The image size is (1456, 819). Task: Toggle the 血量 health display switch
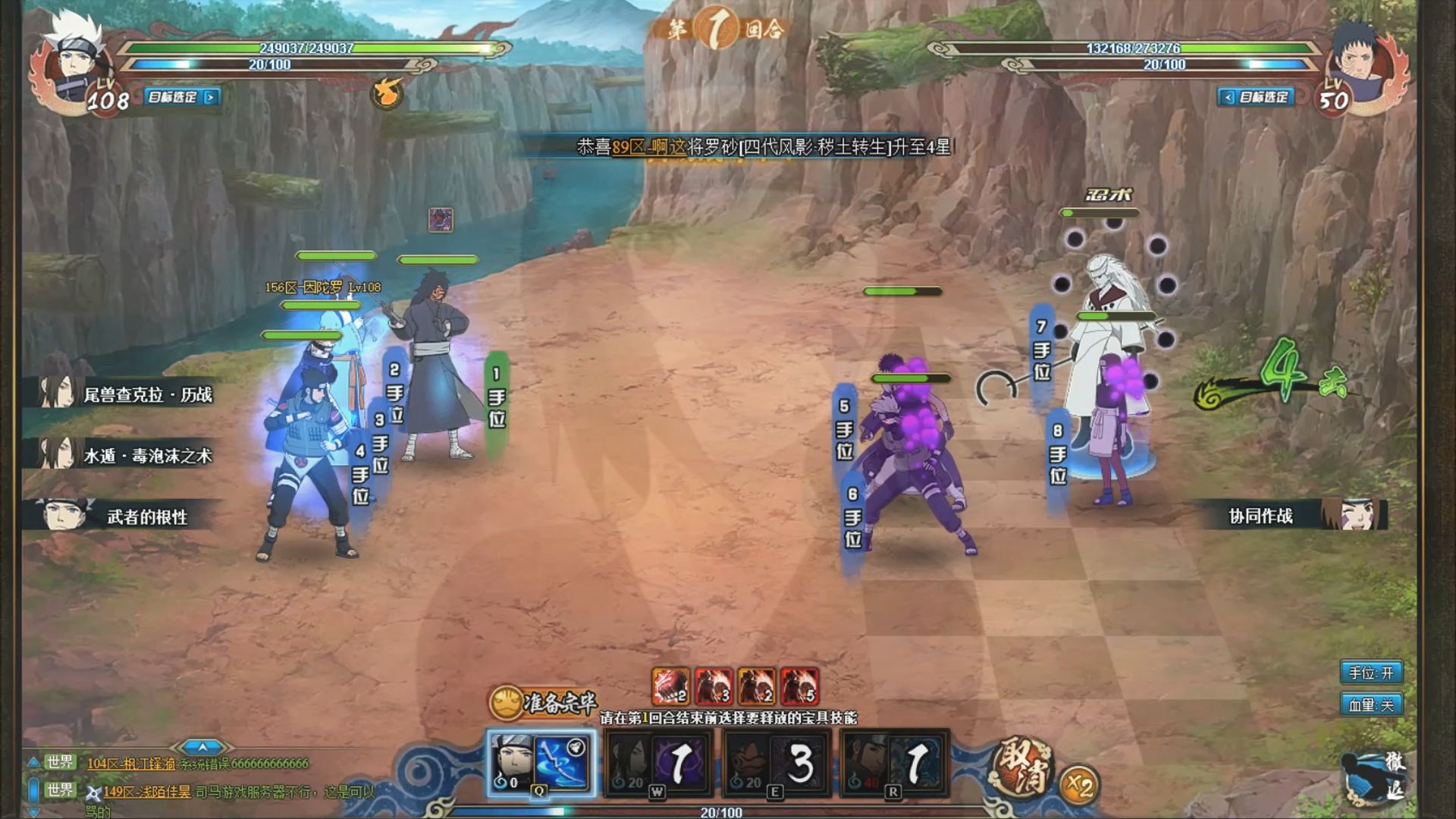(x=1370, y=705)
